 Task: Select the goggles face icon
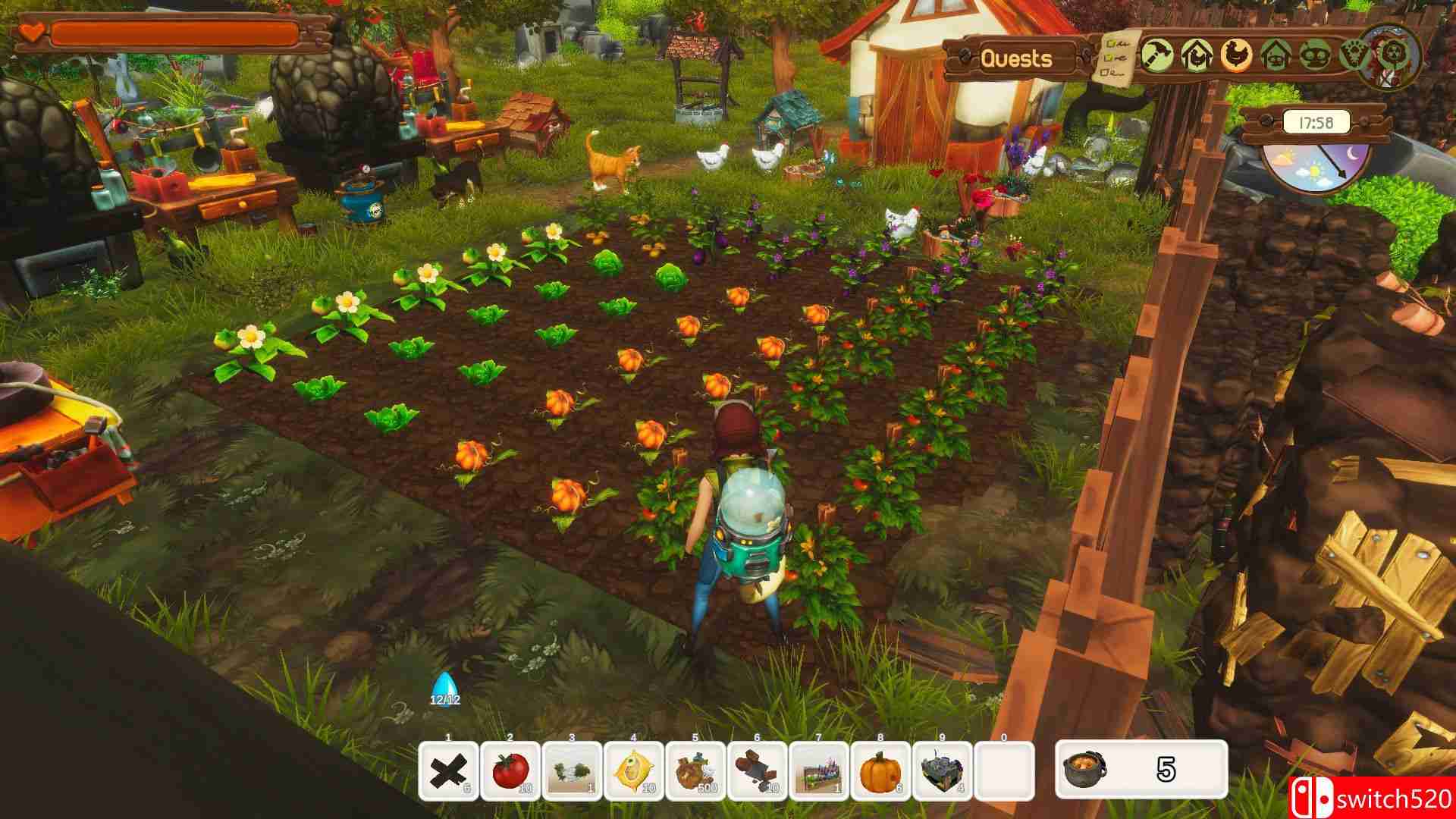point(1316,54)
